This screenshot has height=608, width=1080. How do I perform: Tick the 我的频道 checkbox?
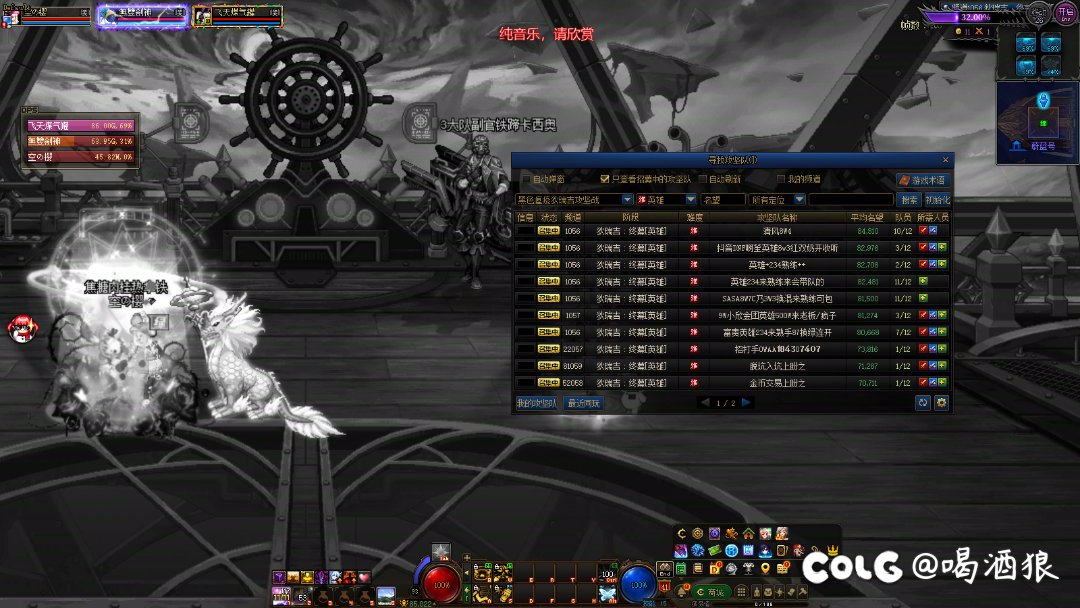tap(782, 179)
